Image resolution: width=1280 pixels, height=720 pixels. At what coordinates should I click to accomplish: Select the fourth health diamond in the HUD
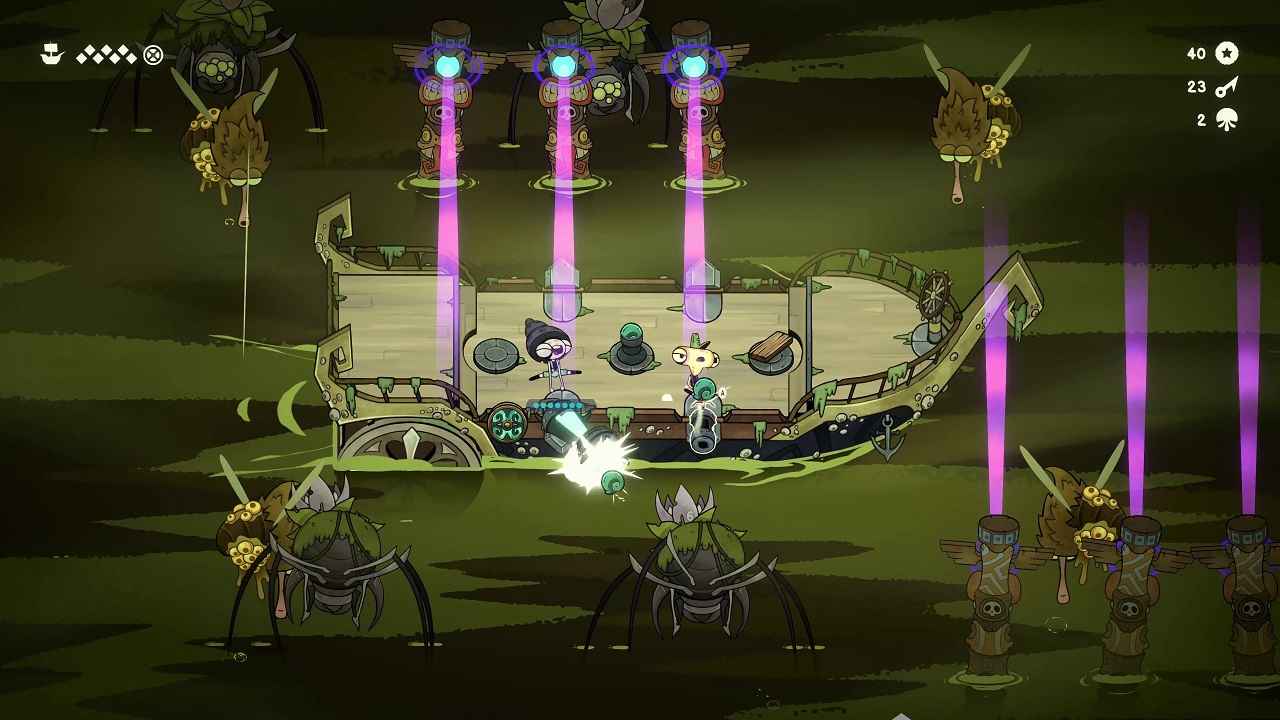(106, 50)
